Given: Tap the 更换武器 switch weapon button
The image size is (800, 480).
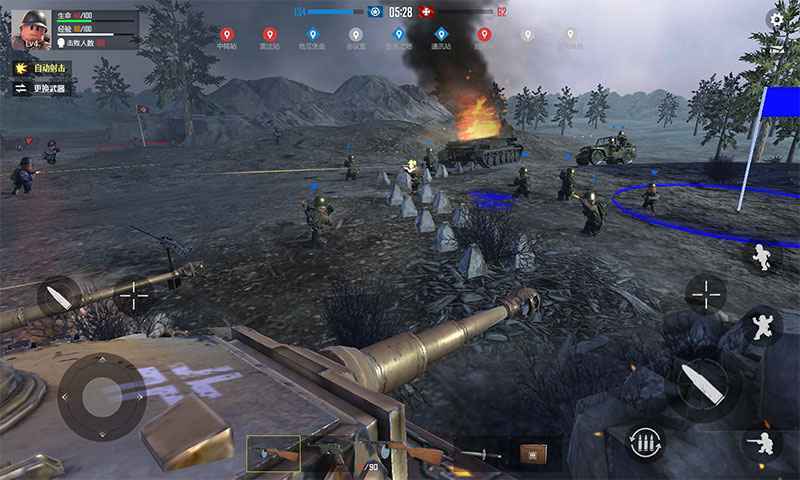Looking at the screenshot, I should tap(42, 89).
